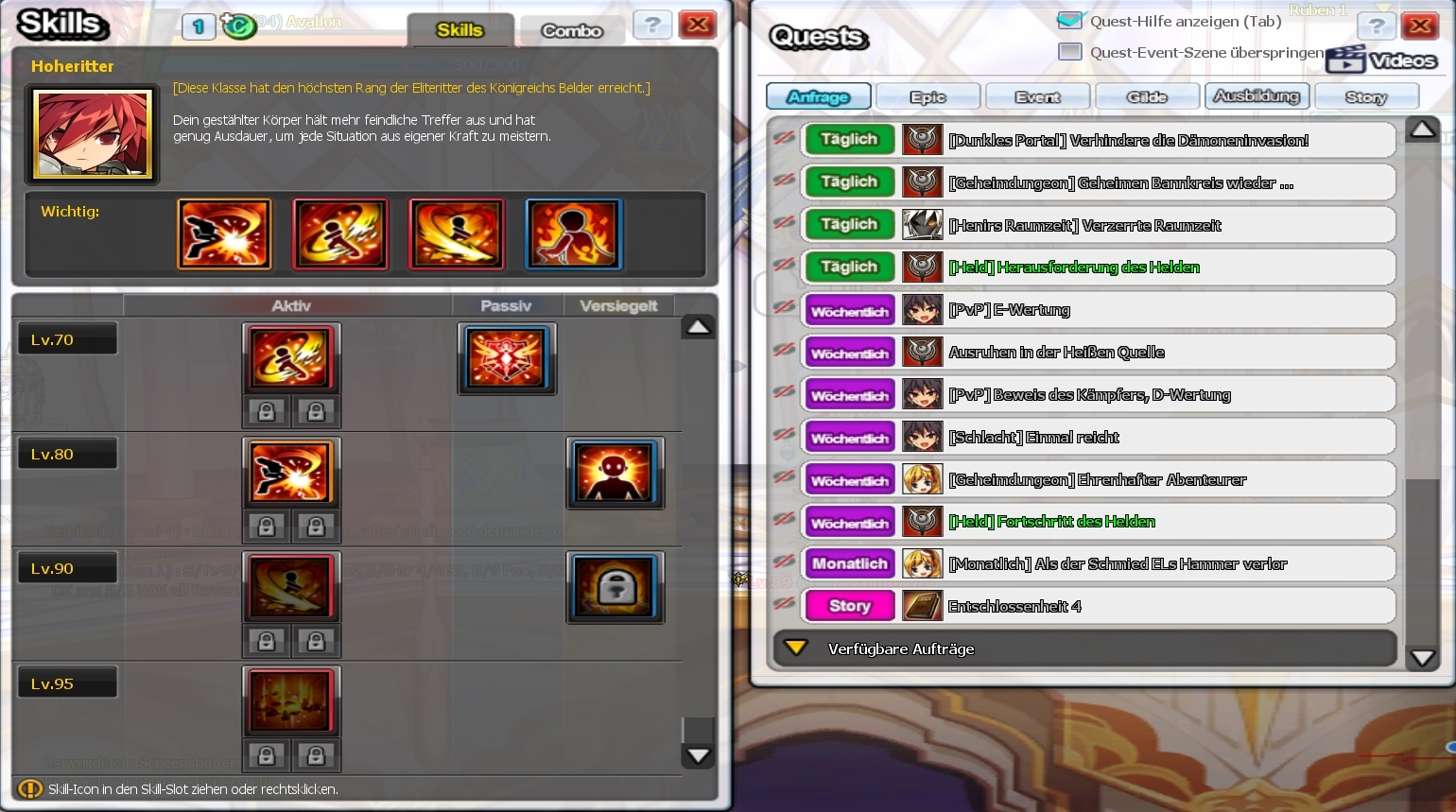1456x812 pixels.
Task: Enable Quest-Event-Szene überspringen checkbox
Action: click(x=1069, y=52)
